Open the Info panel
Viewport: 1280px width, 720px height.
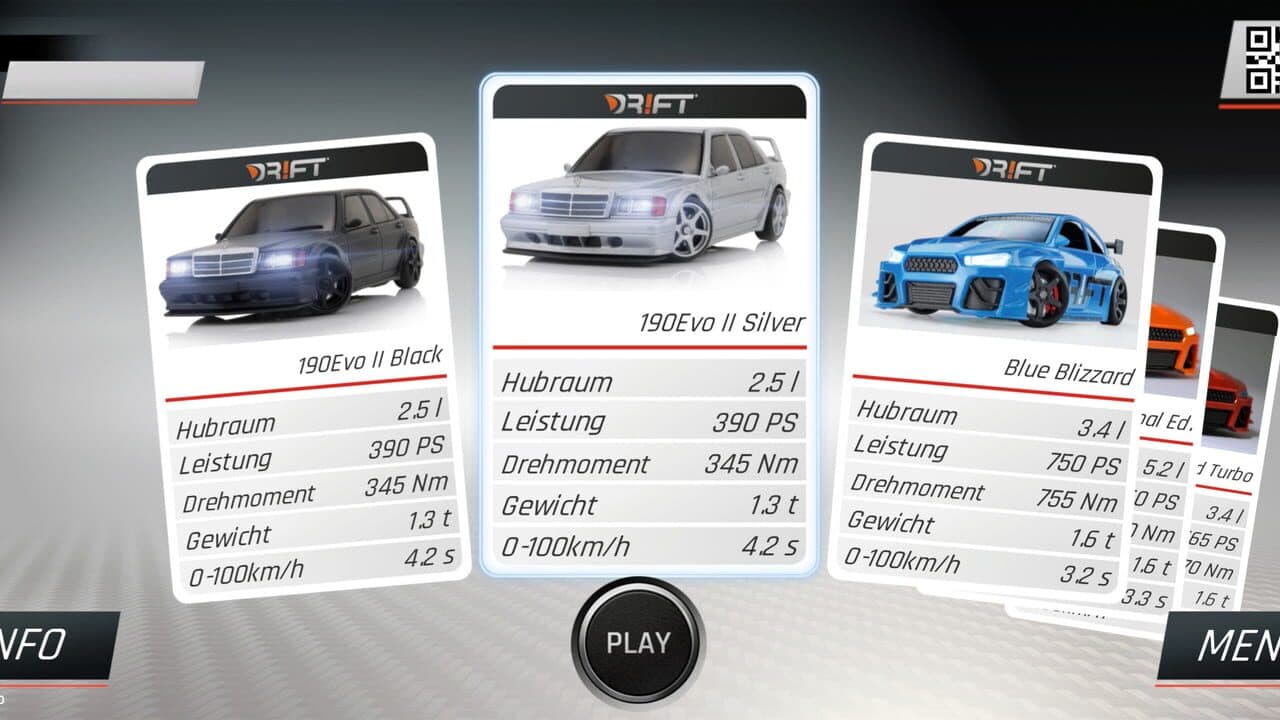click(50, 645)
